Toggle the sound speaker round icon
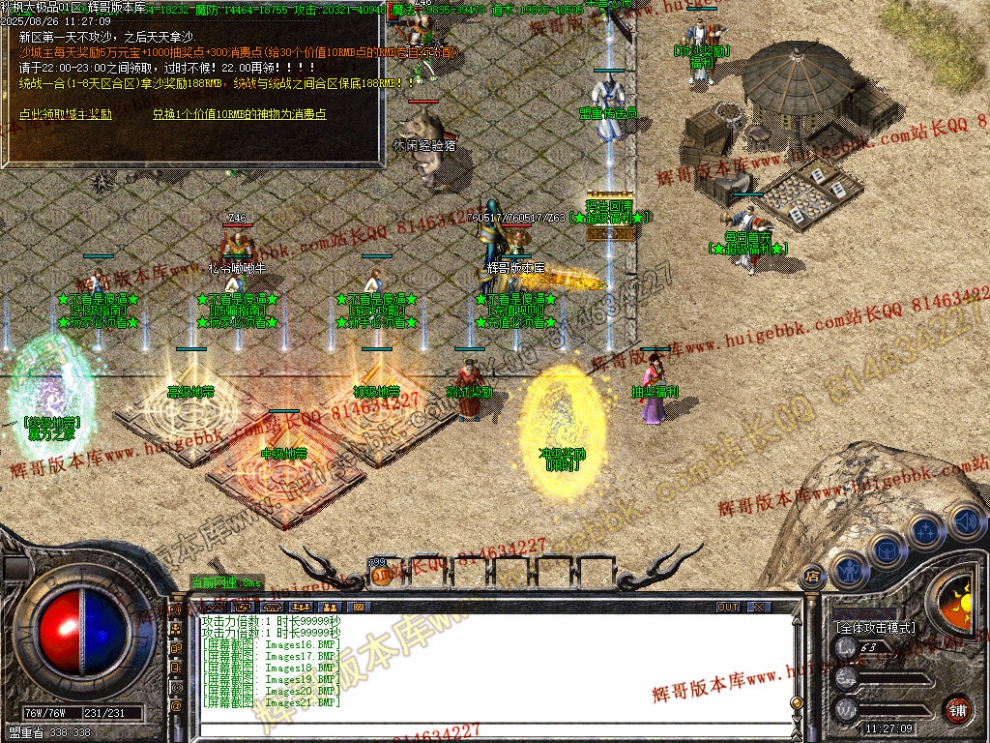 [966, 520]
